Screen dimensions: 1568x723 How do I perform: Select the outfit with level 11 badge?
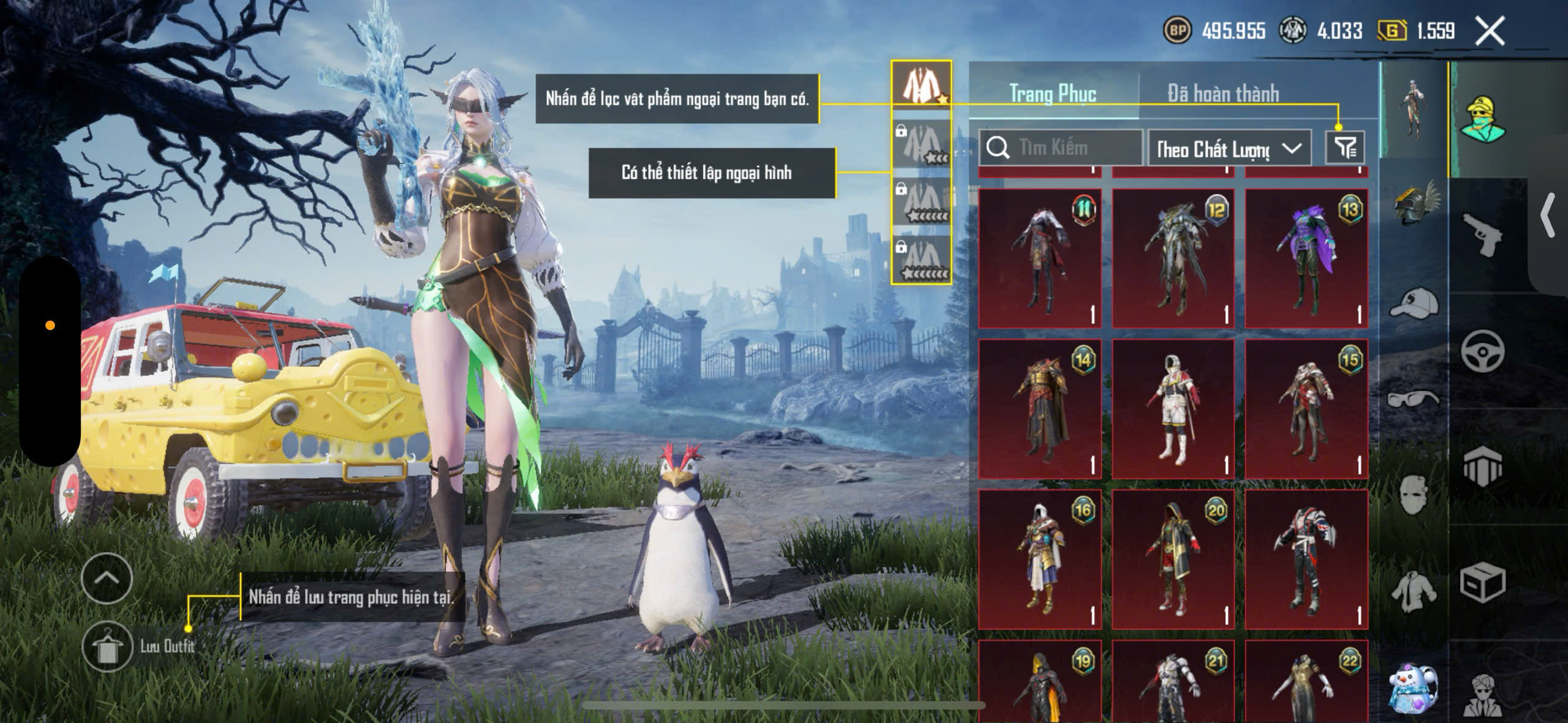(1039, 258)
